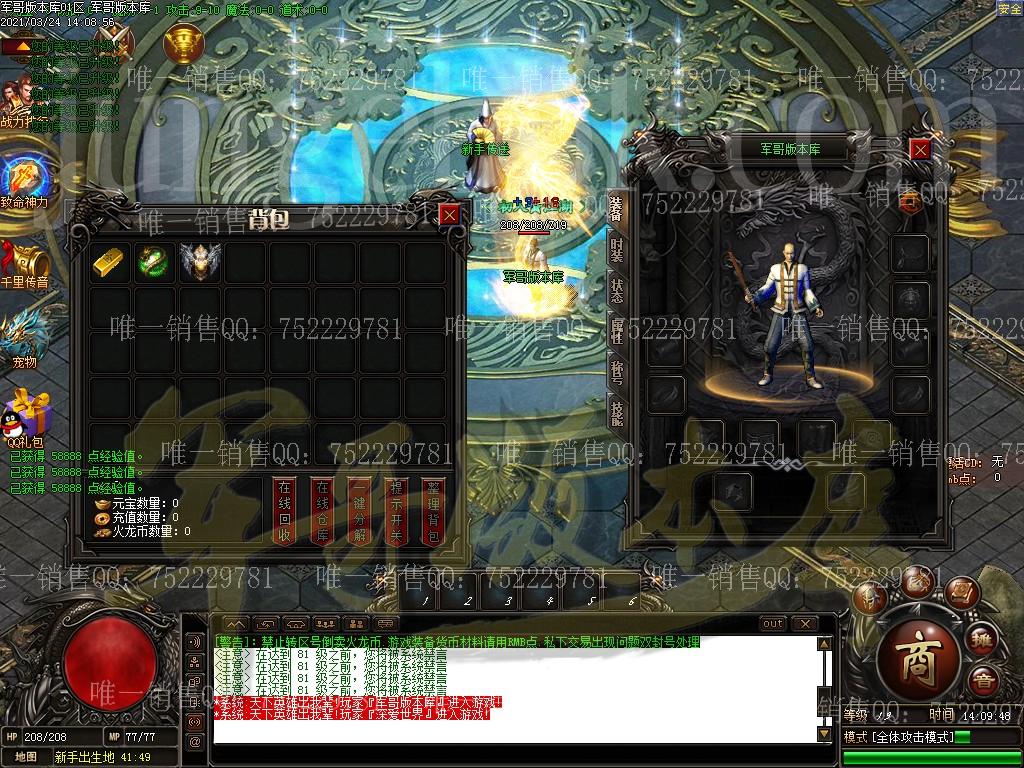Select the green orb item in the backpack

152,261
